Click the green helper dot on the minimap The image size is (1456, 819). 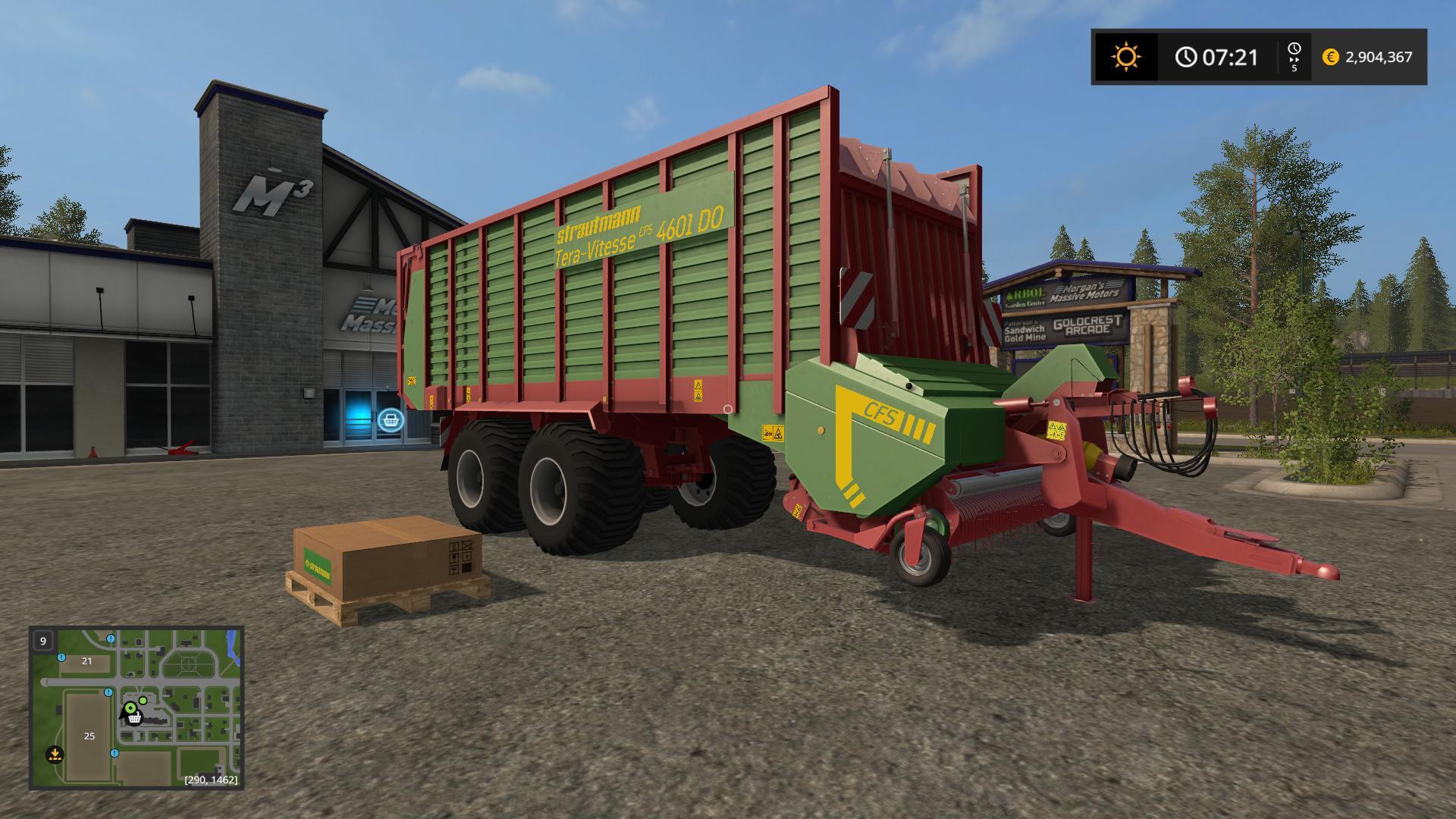click(143, 701)
